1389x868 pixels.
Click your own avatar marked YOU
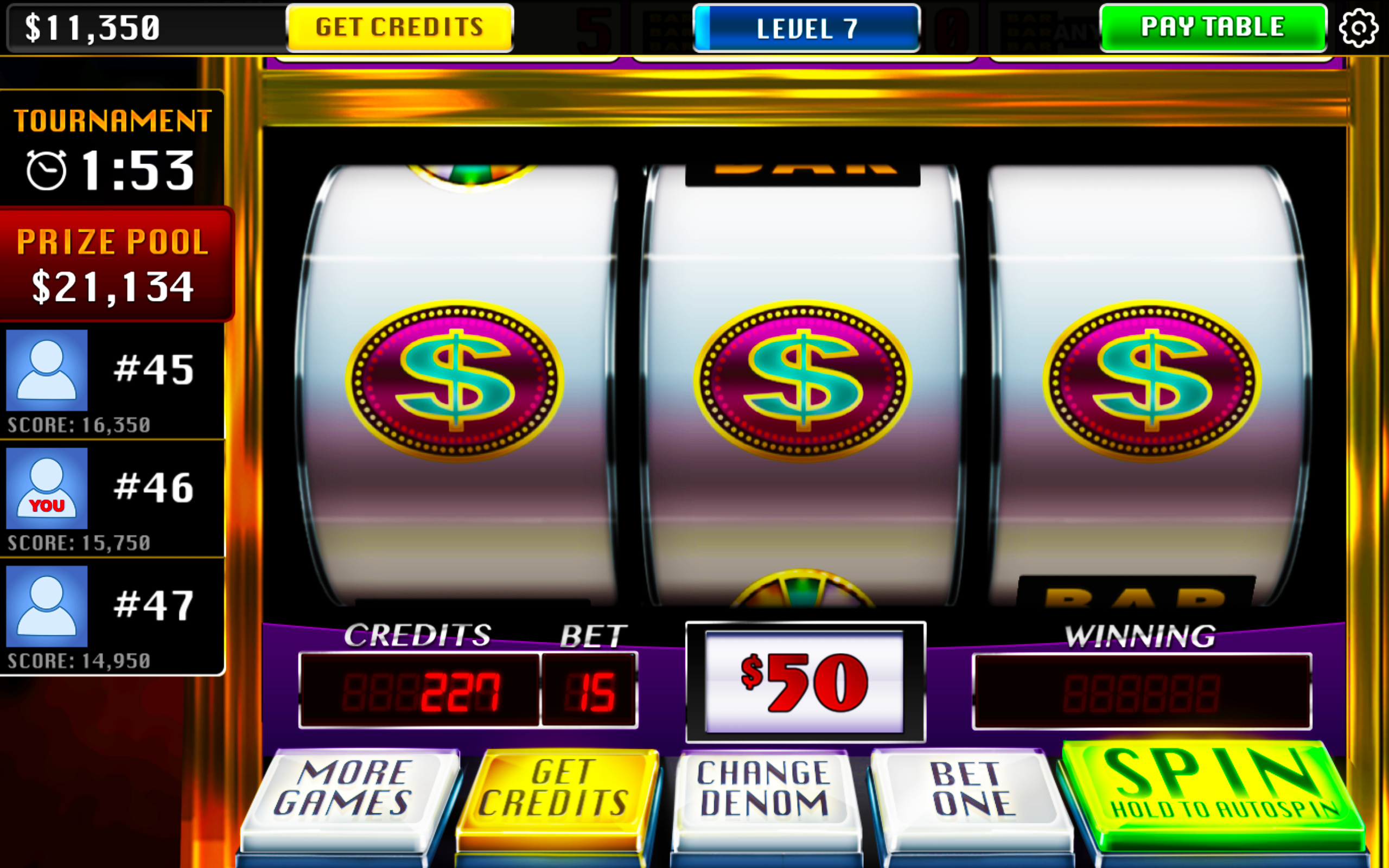pos(46,488)
